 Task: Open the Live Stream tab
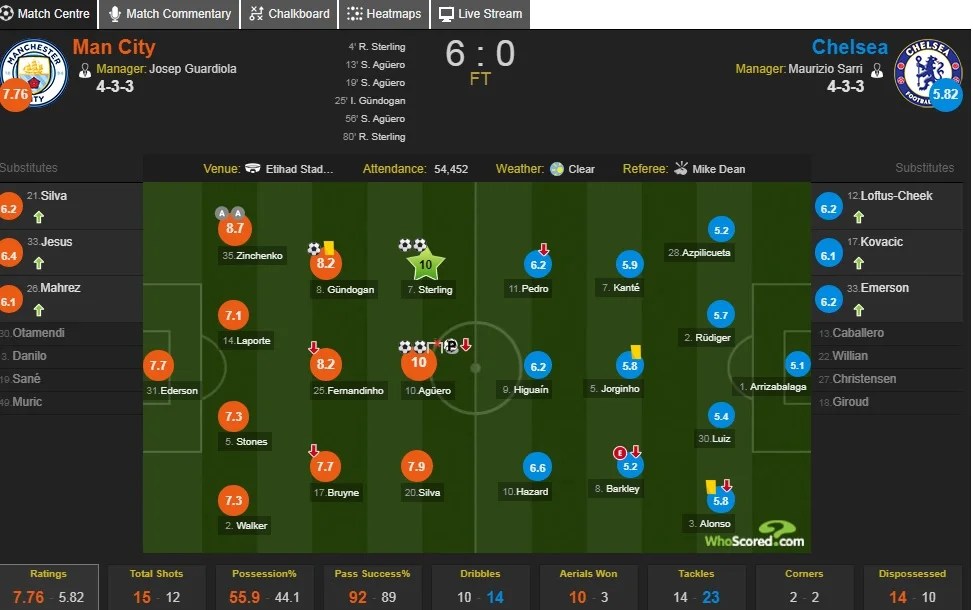coord(480,14)
